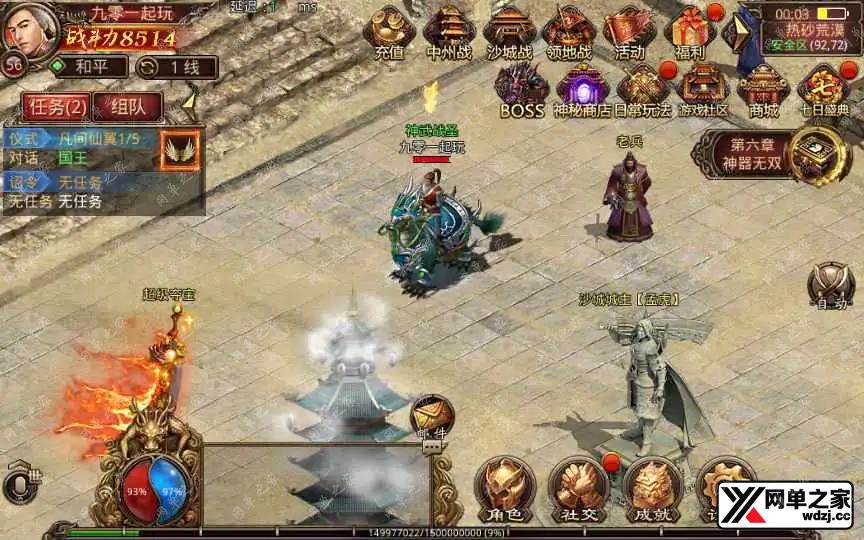
Task: Open the 活动 events panel
Action: point(629,30)
